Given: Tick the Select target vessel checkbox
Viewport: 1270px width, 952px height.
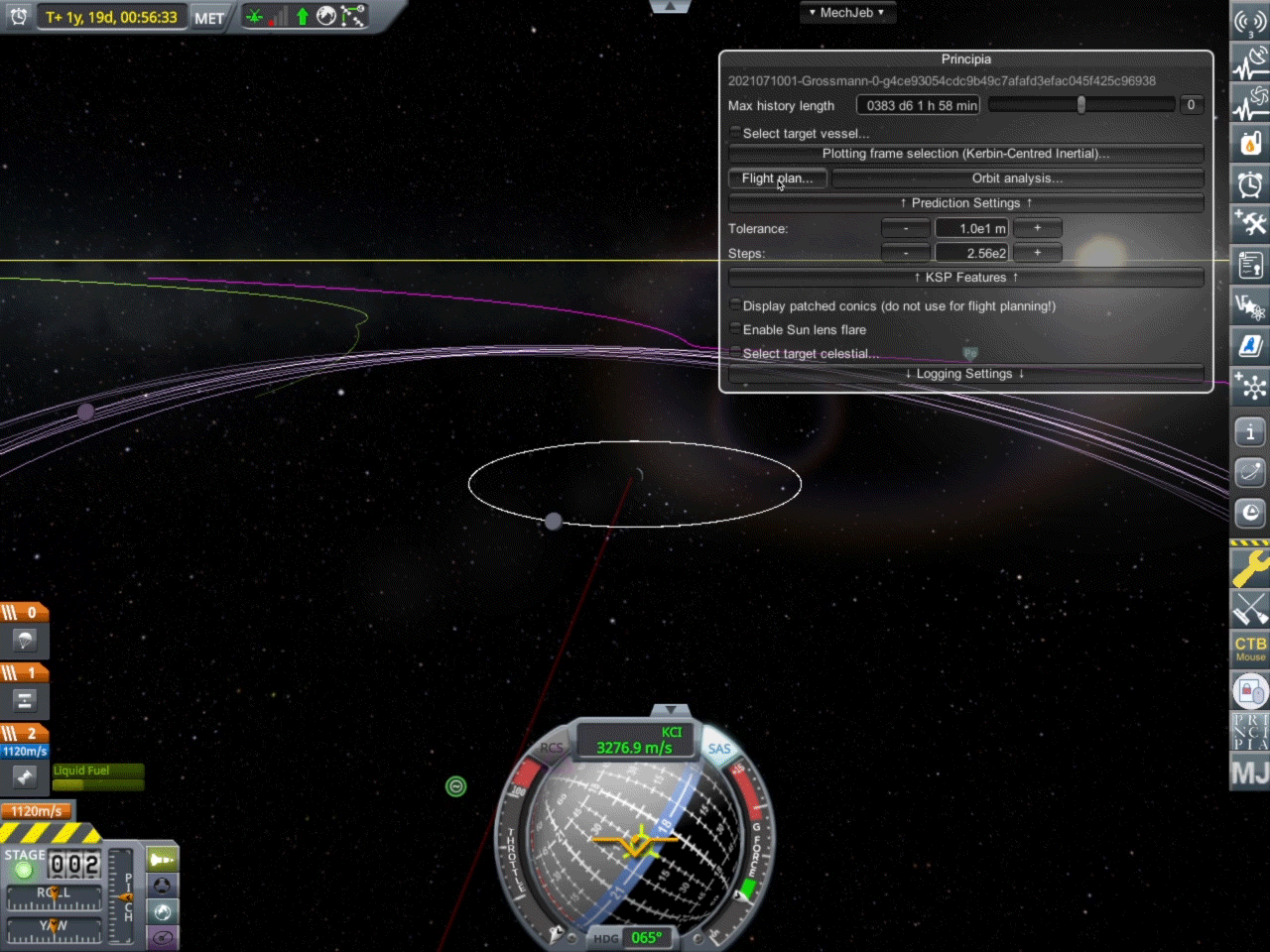Looking at the screenshot, I should tap(735, 133).
